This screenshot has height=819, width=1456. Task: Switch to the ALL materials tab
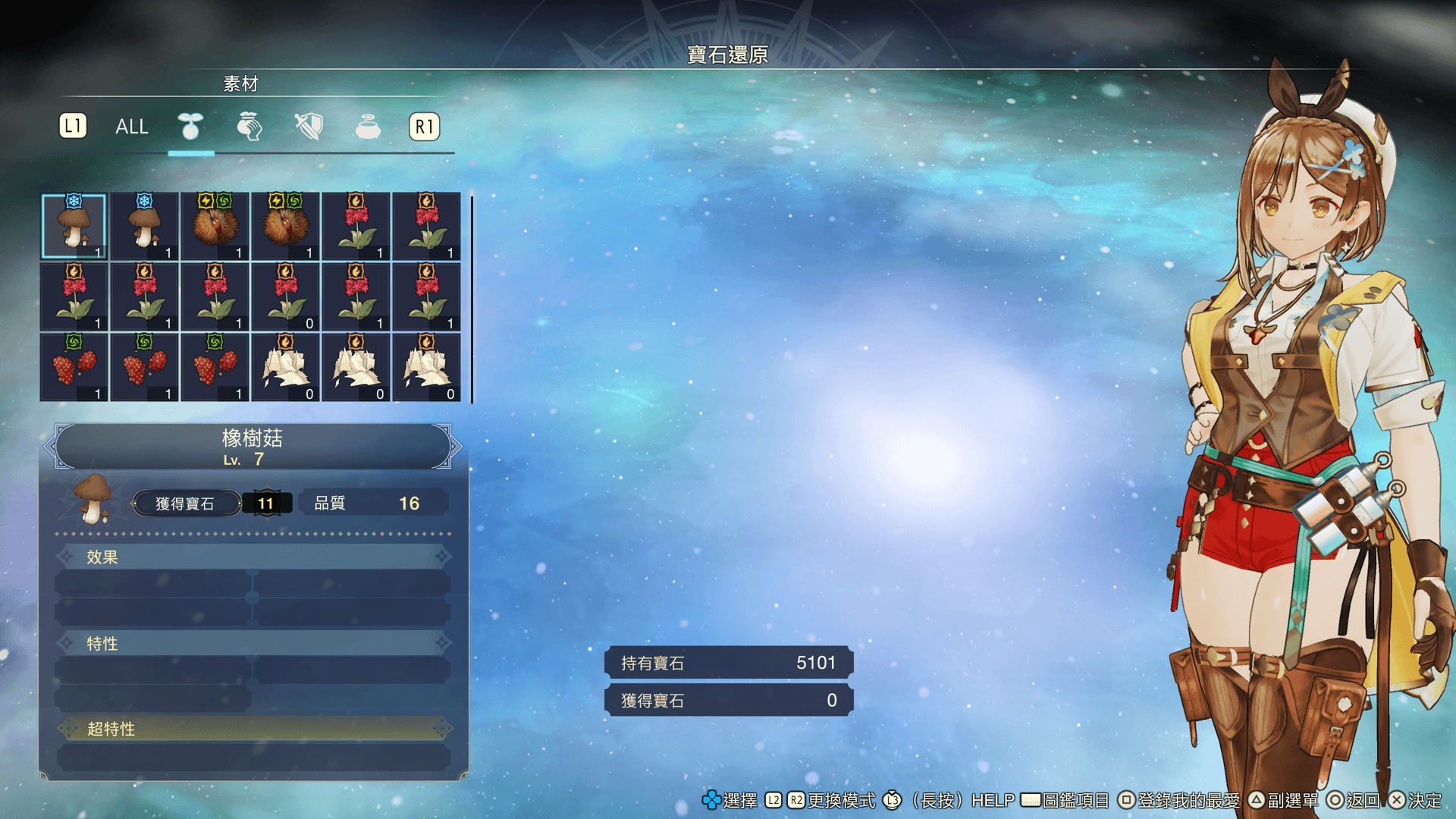pos(131,127)
